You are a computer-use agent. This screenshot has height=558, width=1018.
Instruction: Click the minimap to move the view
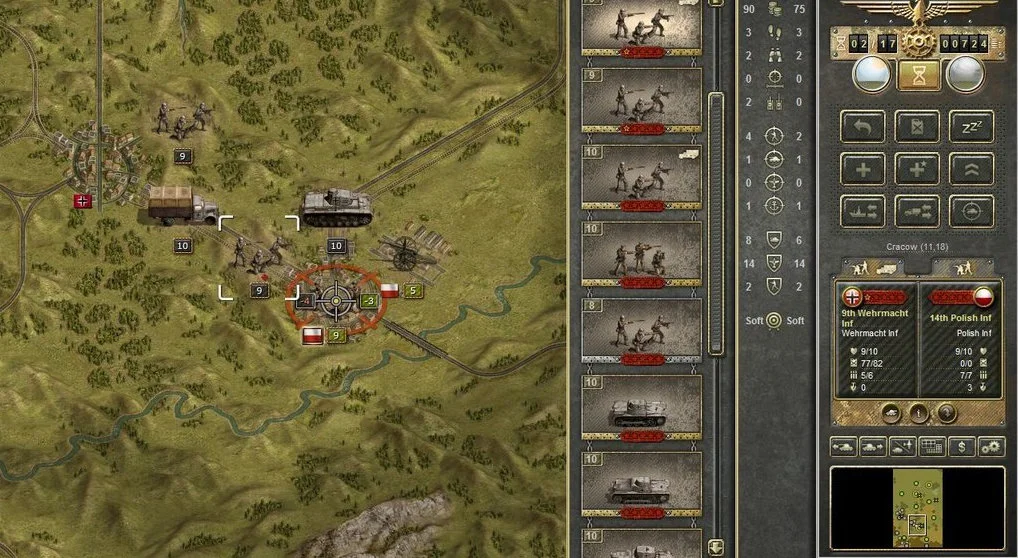coord(917,510)
